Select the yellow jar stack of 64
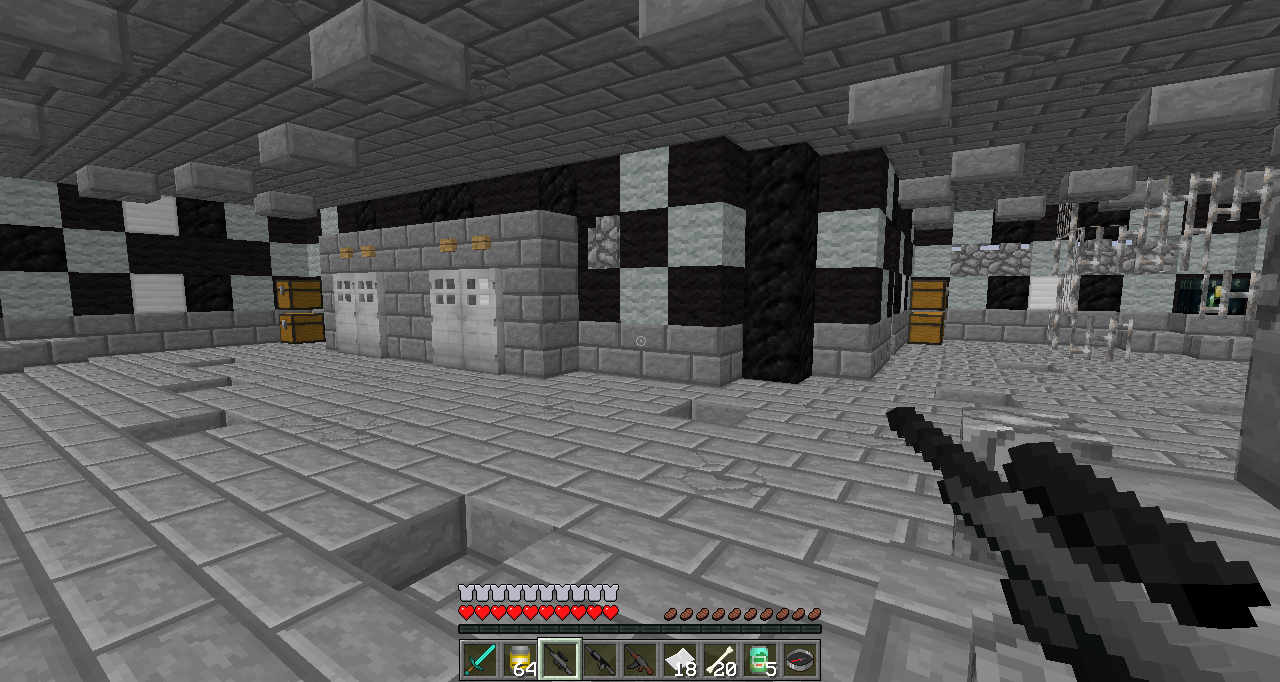This screenshot has width=1280, height=682. (x=520, y=660)
